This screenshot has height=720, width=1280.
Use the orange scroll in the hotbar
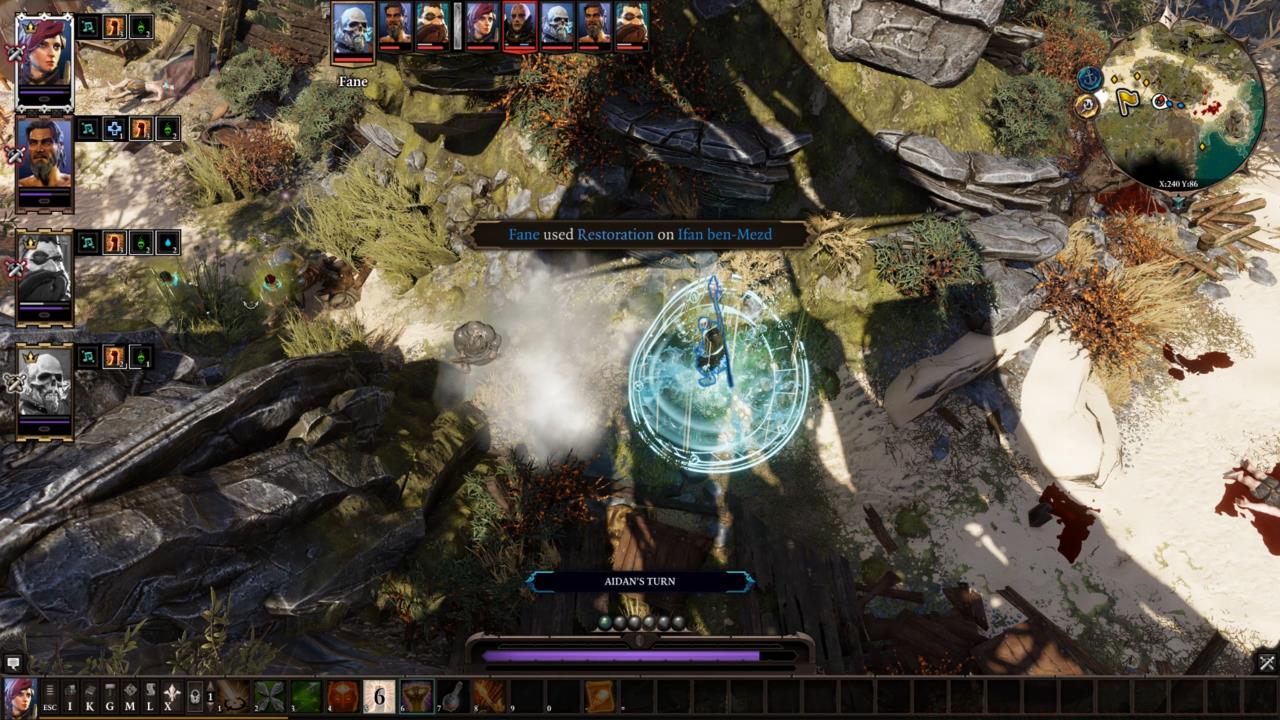(x=600, y=695)
